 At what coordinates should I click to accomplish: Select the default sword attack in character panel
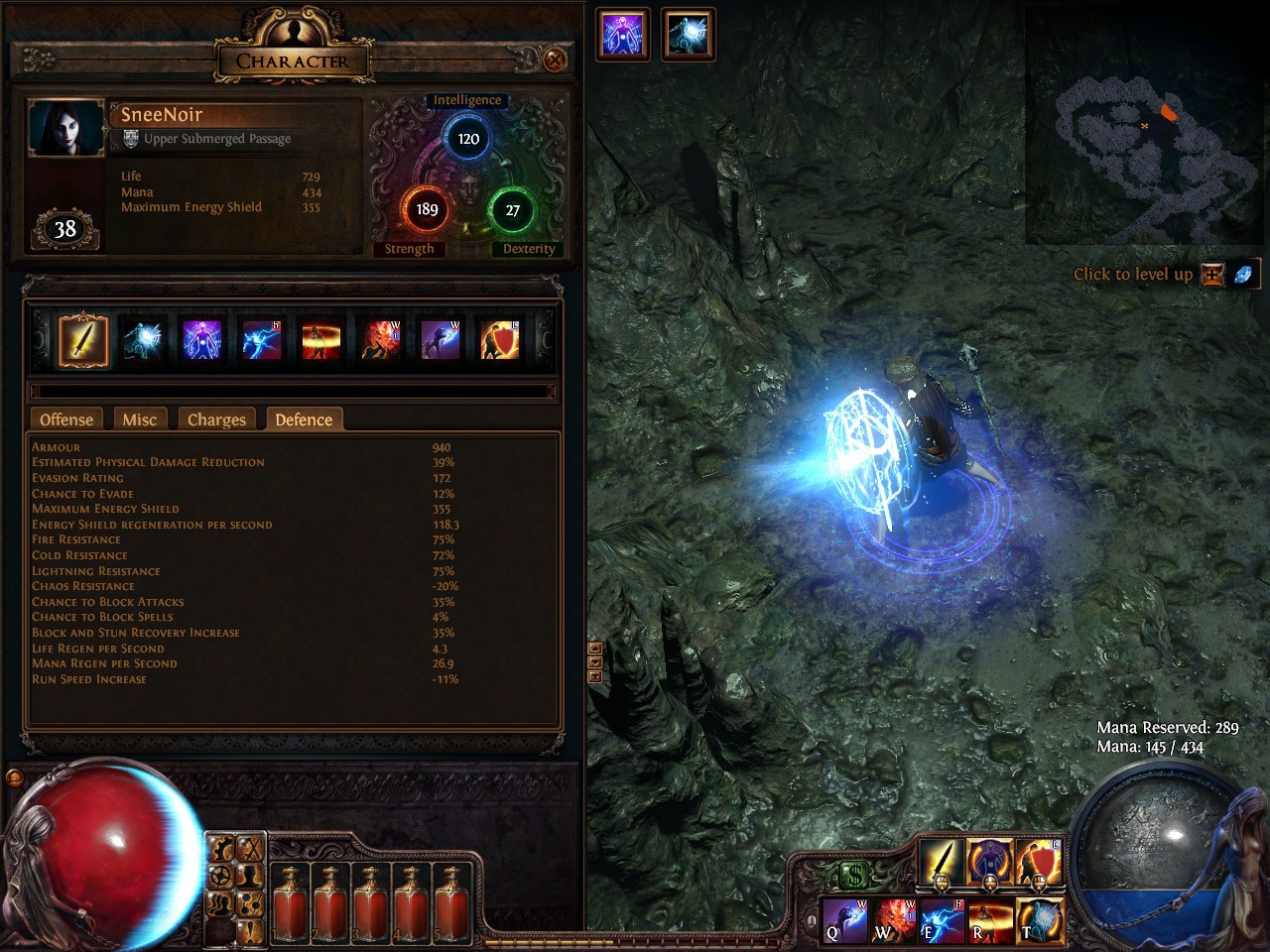83,340
